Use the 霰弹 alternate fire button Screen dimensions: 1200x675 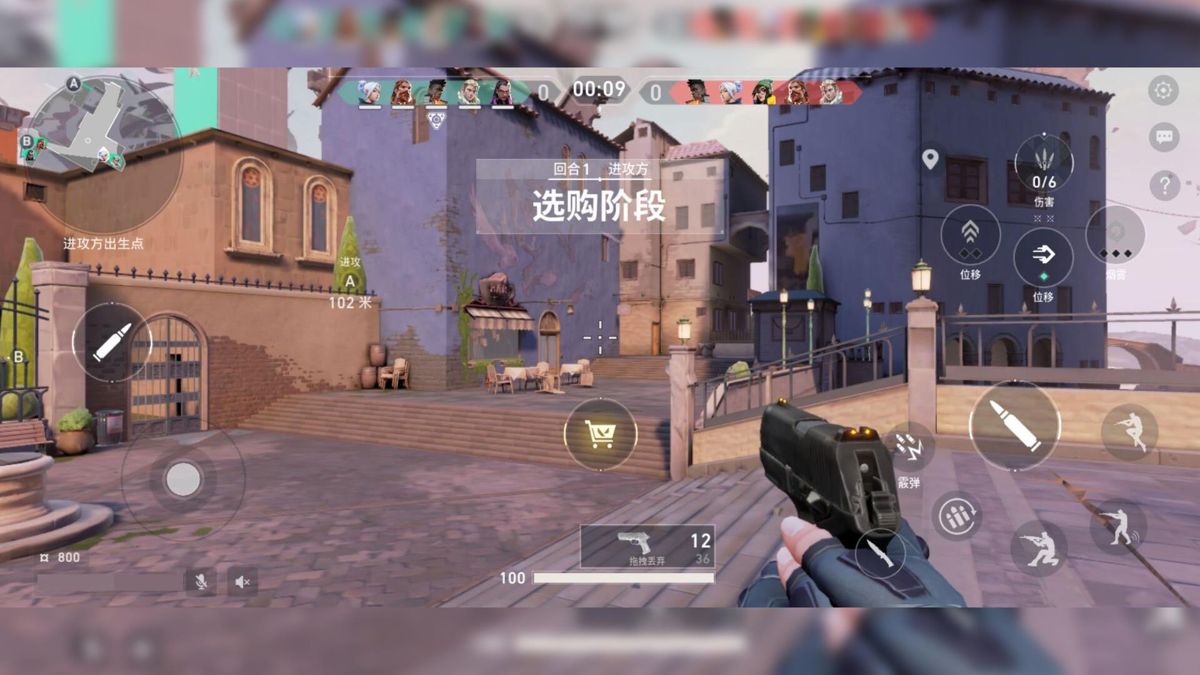[909, 449]
